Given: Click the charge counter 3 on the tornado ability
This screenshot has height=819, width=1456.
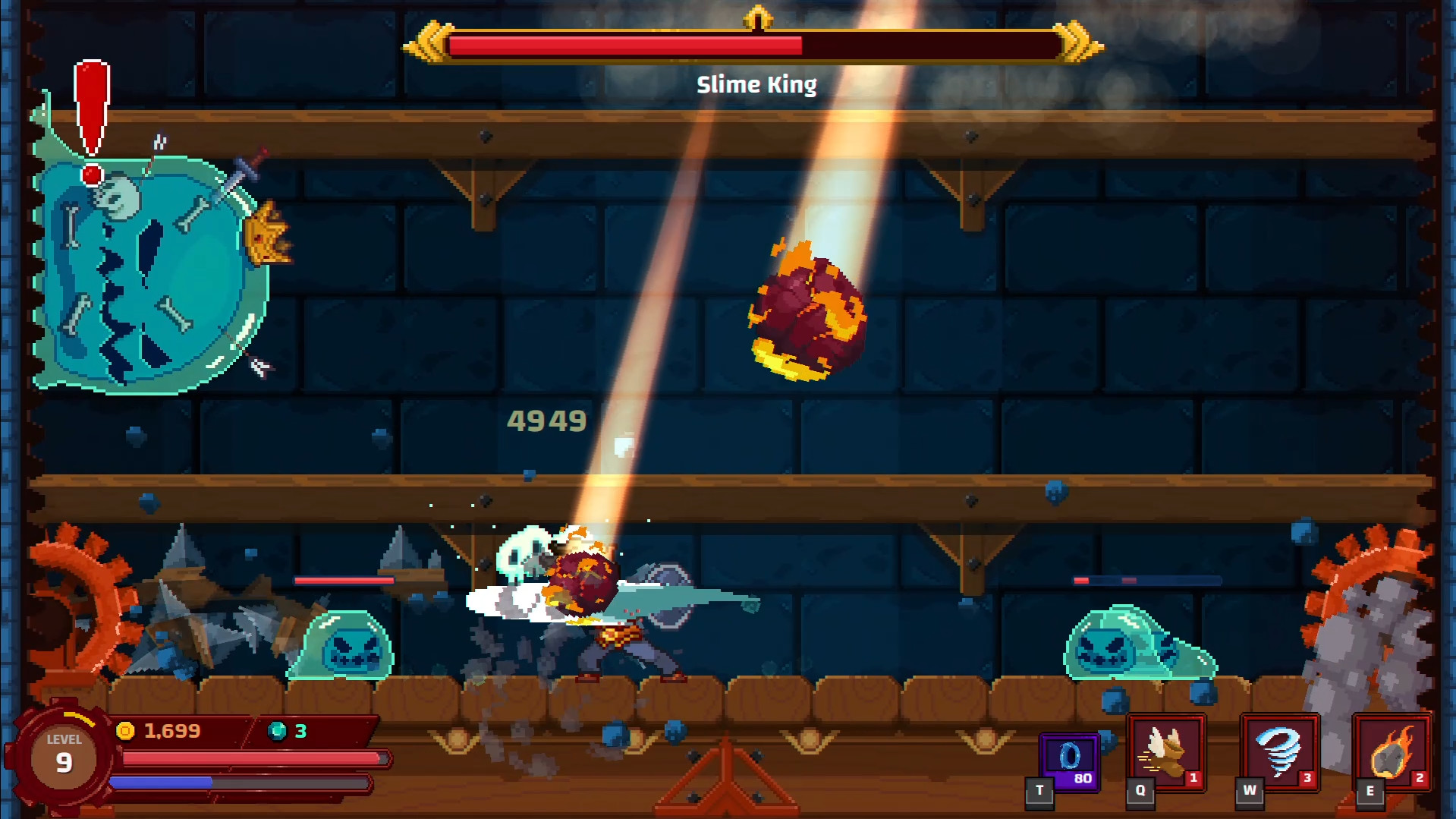Looking at the screenshot, I should (x=1307, y=777).
